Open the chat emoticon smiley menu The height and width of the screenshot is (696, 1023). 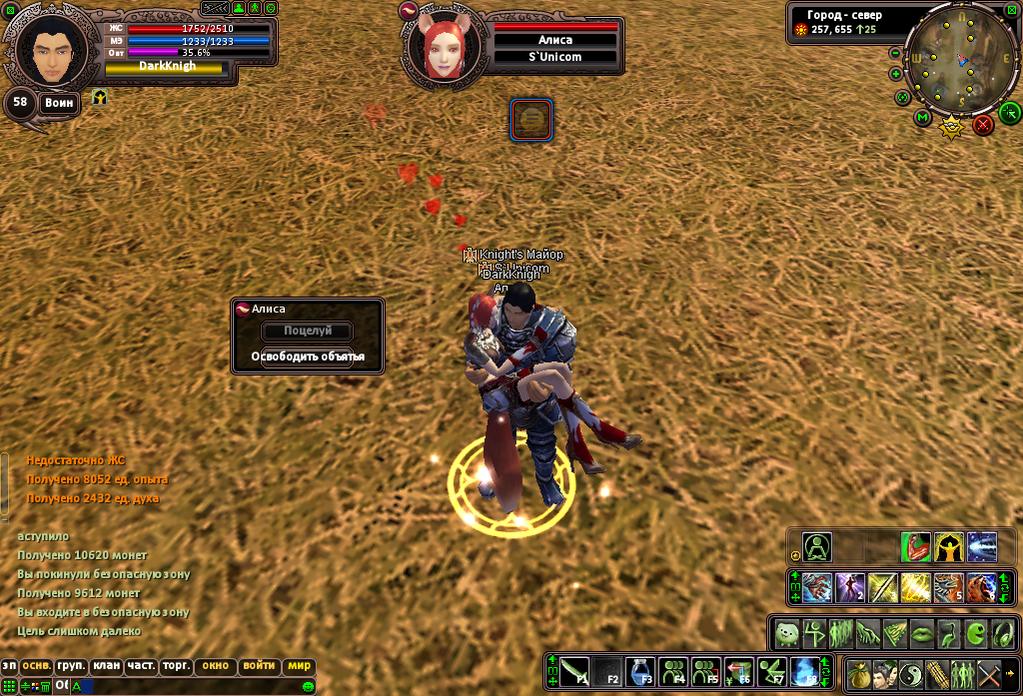[308, 686]
